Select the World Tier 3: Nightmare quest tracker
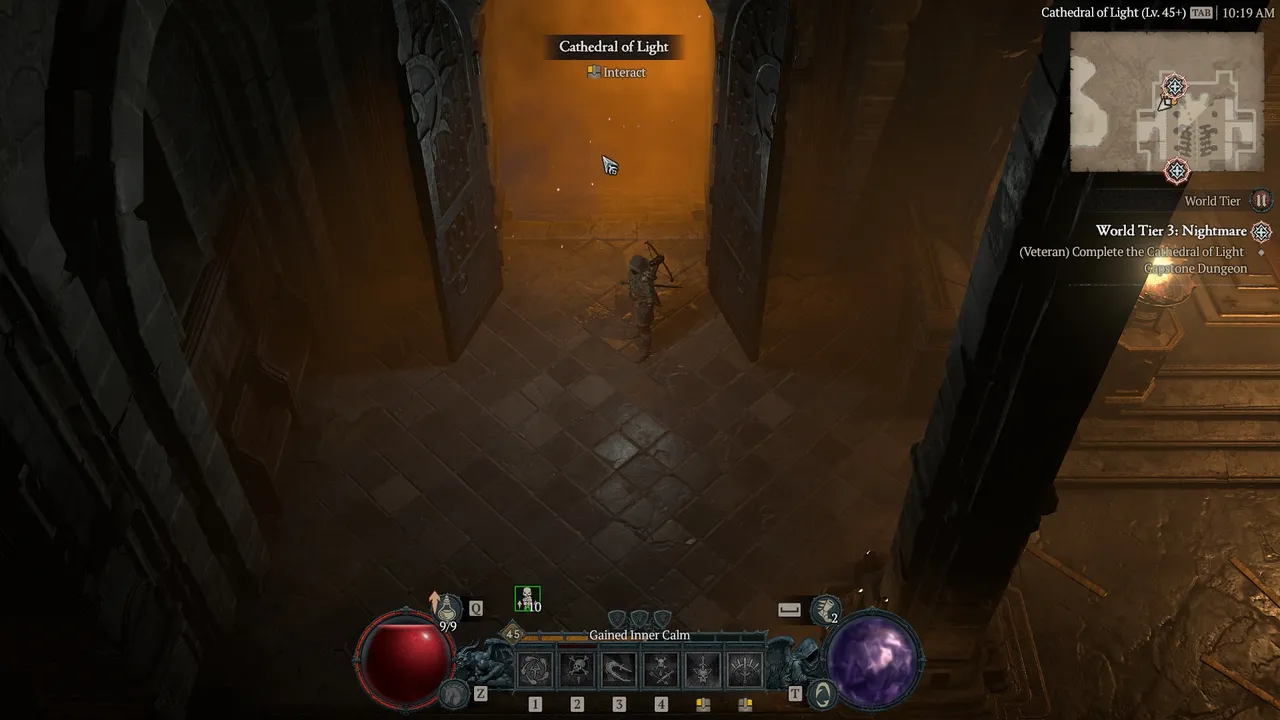Screen dimensions: 1280x720 [1171, 231]
